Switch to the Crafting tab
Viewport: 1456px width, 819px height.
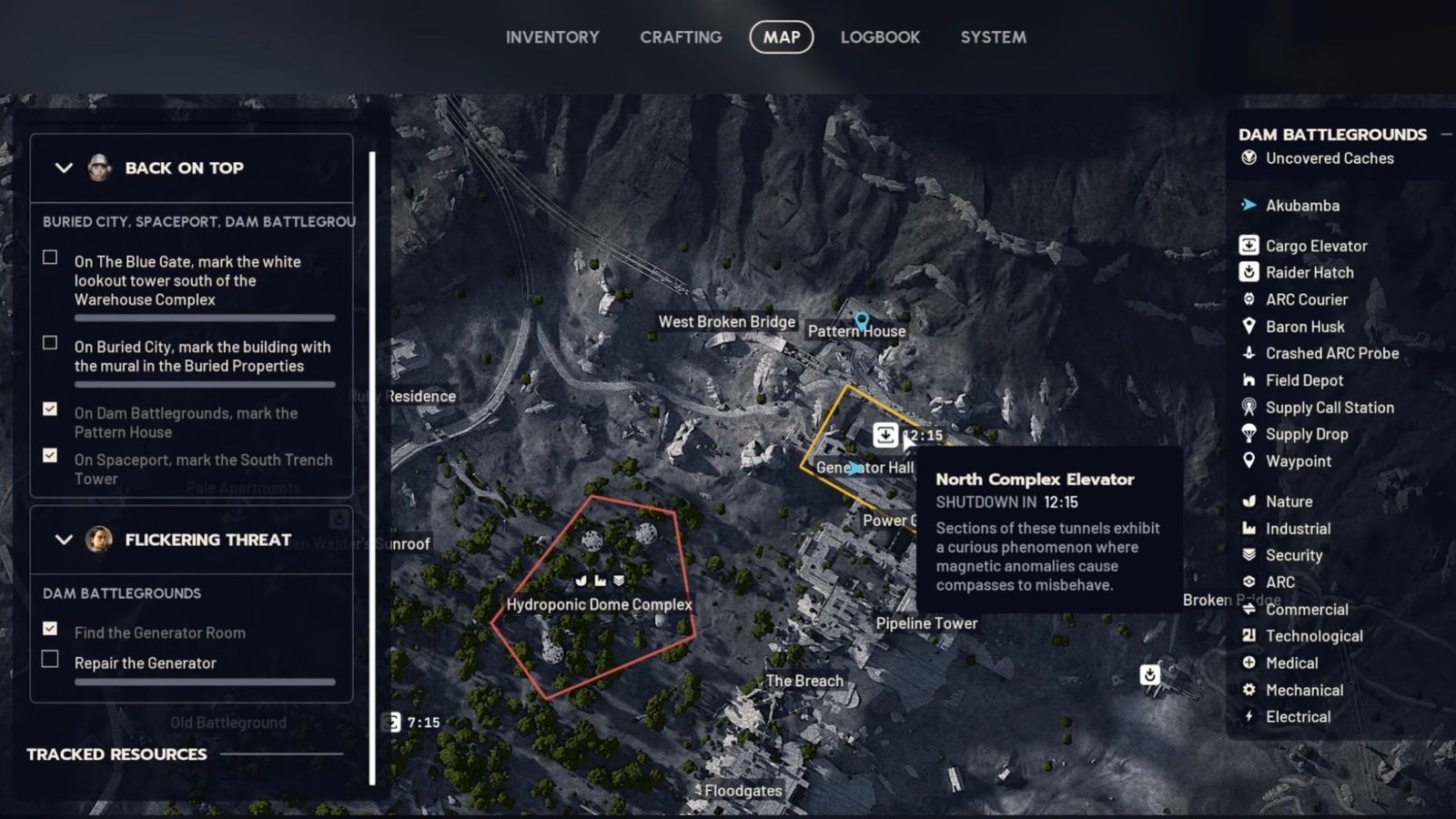point(681,37)
